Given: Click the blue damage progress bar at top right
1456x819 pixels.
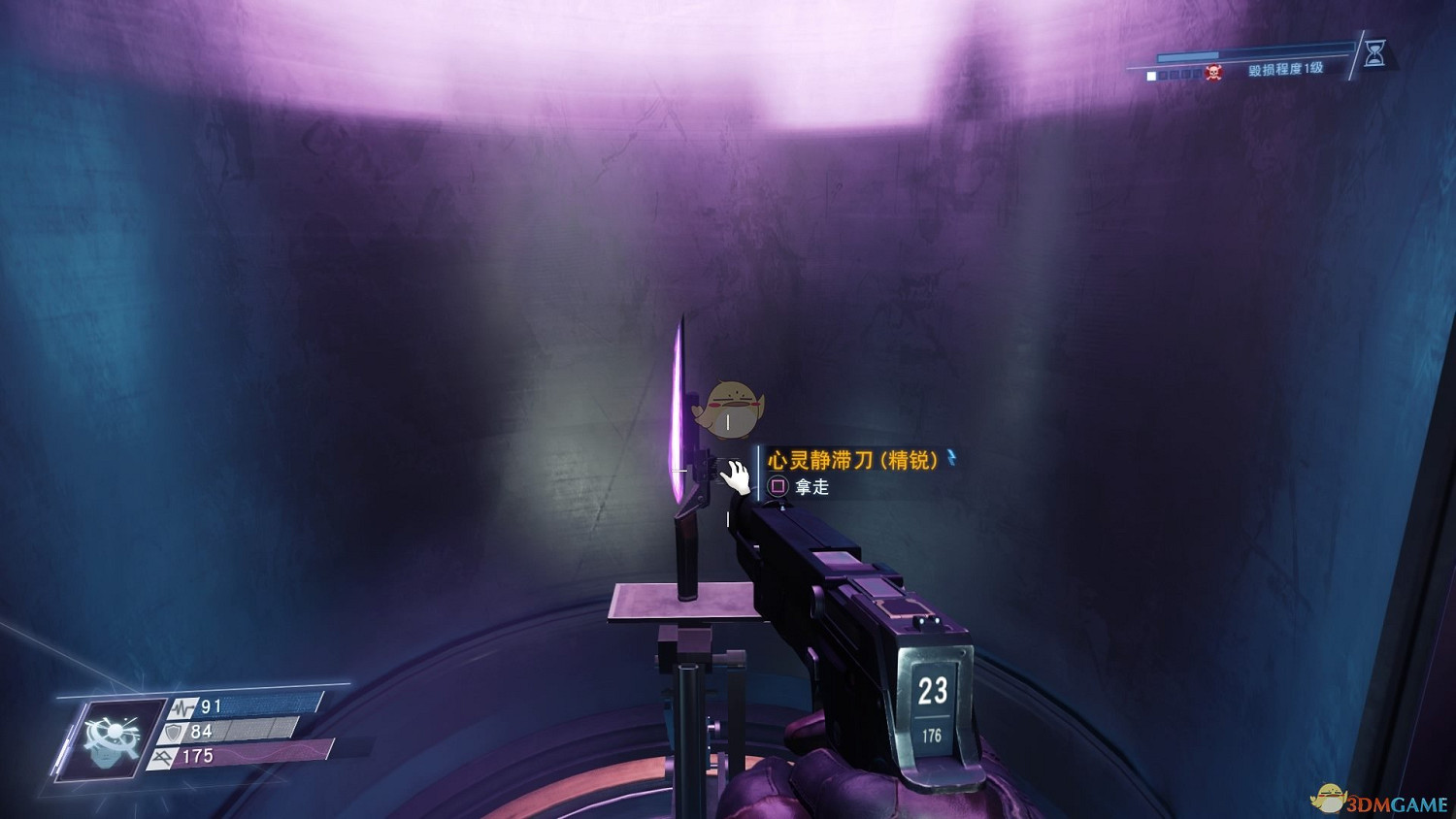Looking at the screenshot, I should [1187, 55].
